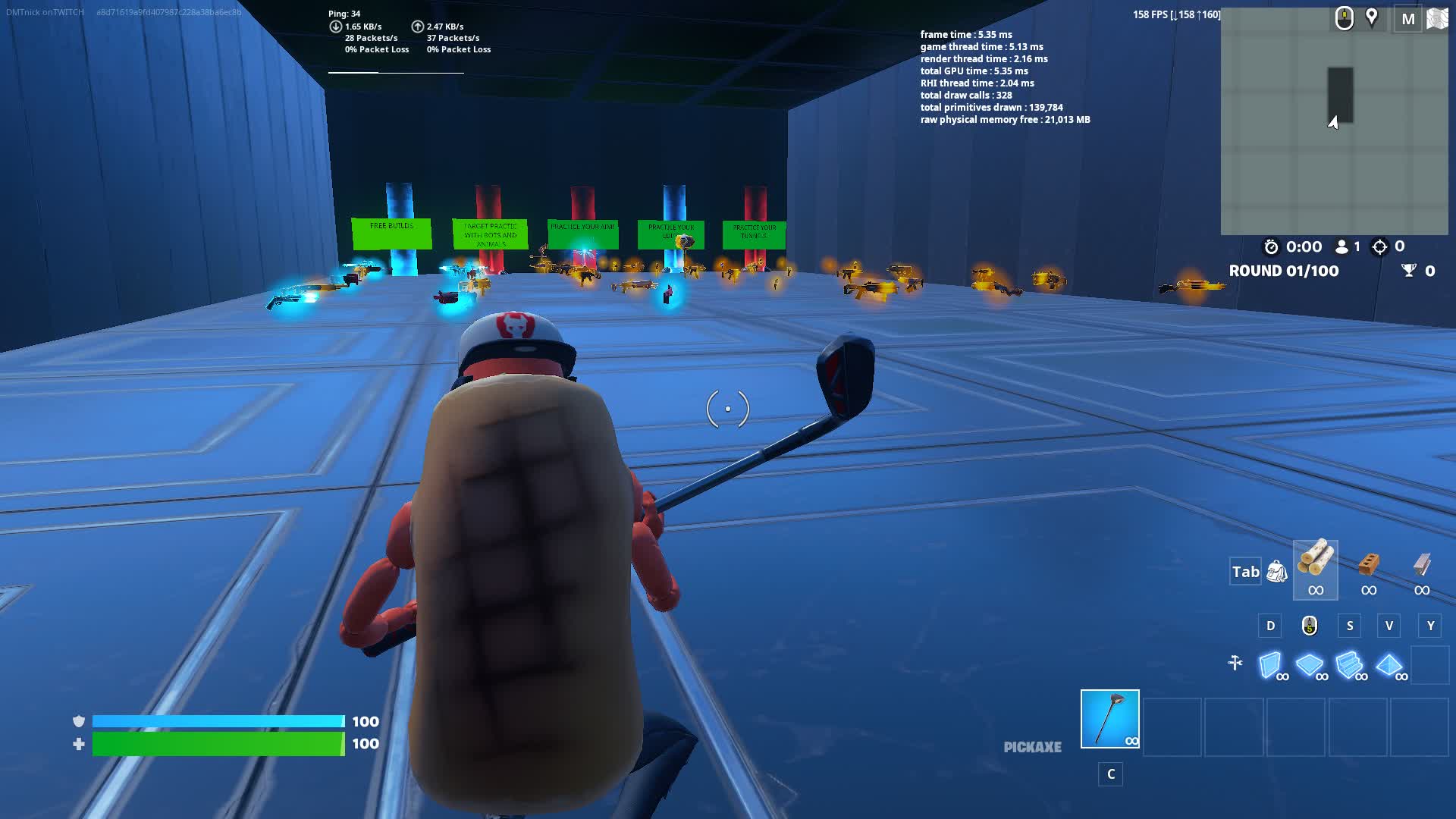The image size is (1456, 819).
Task: Open the map via the M button
Action: click(x=1409, y=19)
